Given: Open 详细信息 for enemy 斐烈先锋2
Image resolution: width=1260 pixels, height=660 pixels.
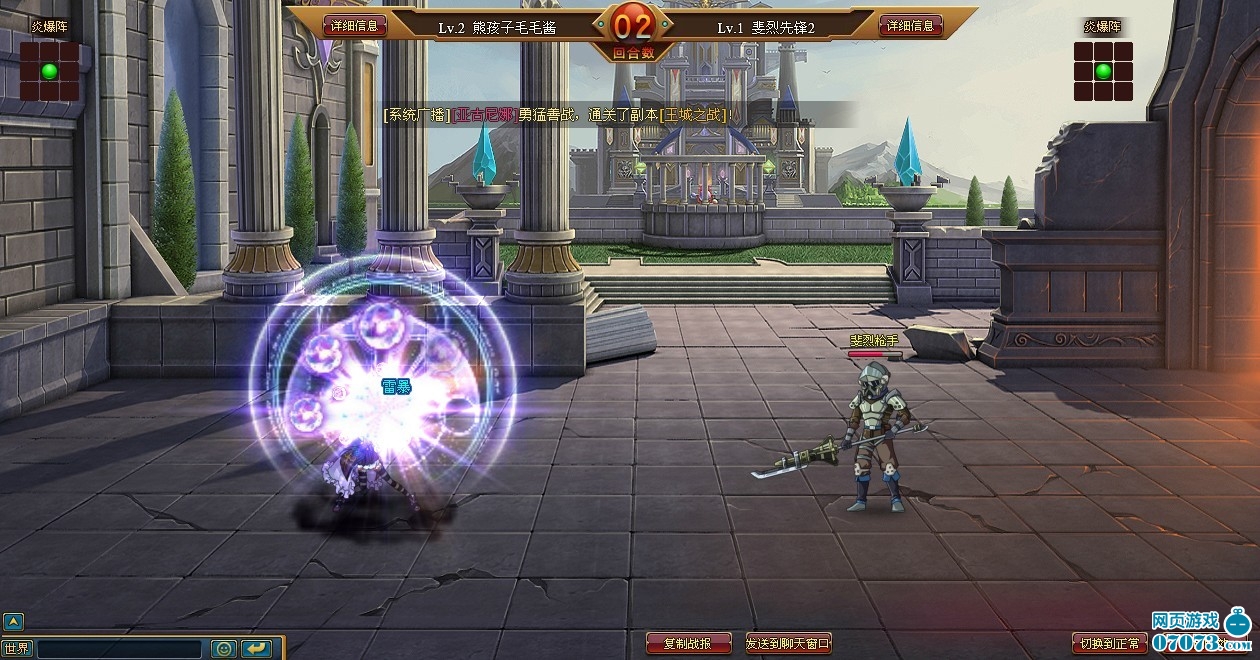Looking at the screenshot, I should [911, 26].
